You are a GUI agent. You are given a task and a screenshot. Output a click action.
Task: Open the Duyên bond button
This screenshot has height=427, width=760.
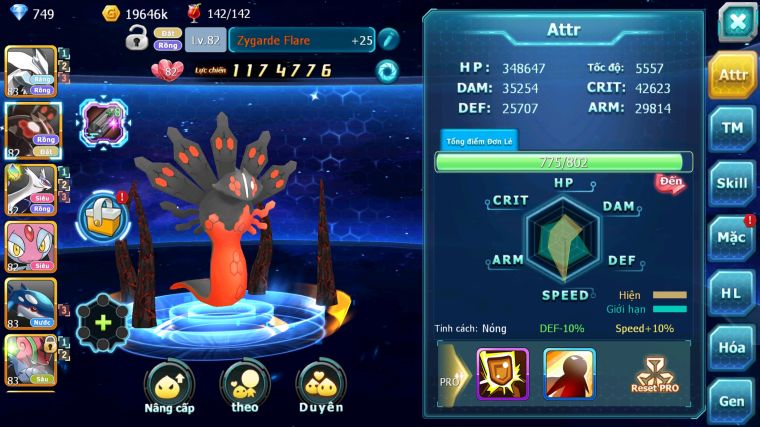(320, 386)
